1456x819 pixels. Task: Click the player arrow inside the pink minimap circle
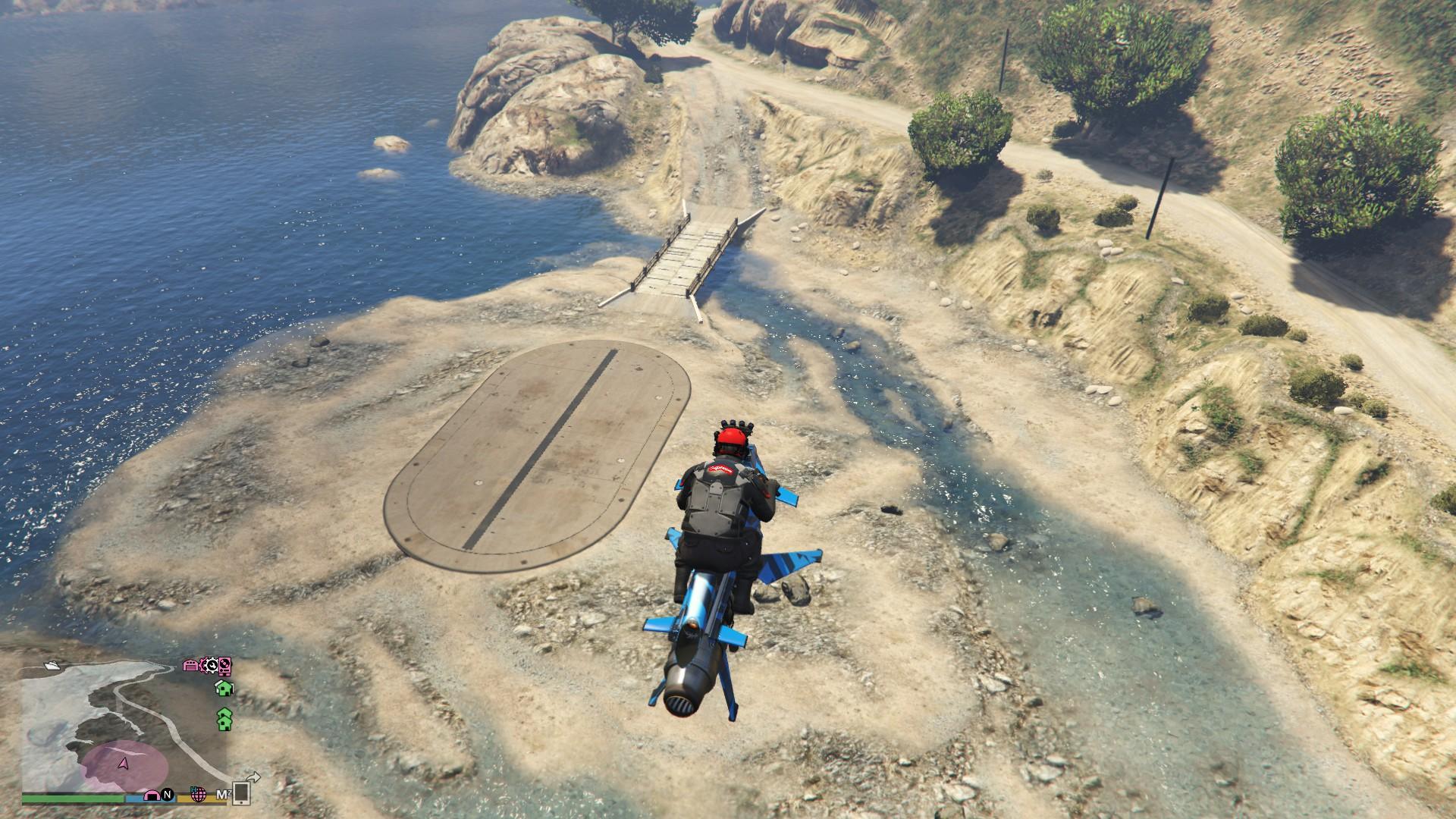coord(124,762)
